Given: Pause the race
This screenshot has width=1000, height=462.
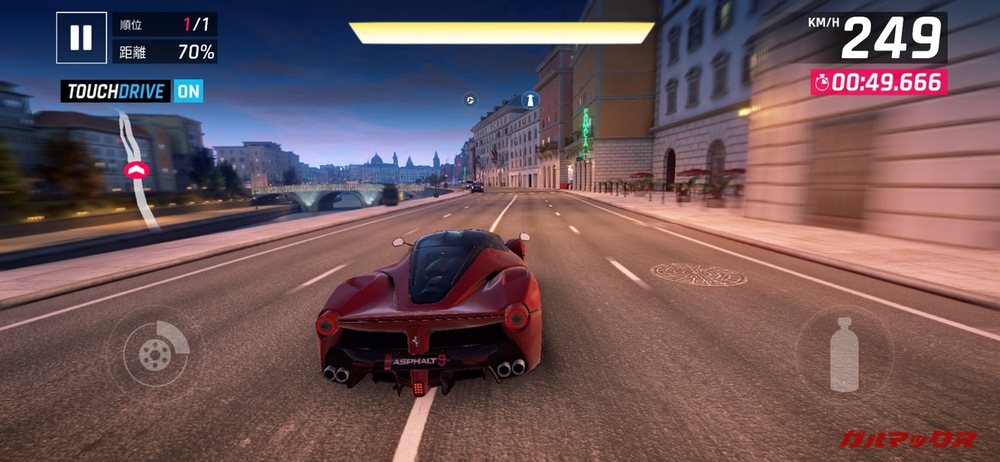Looking at the screenshot, I should 81,38.
